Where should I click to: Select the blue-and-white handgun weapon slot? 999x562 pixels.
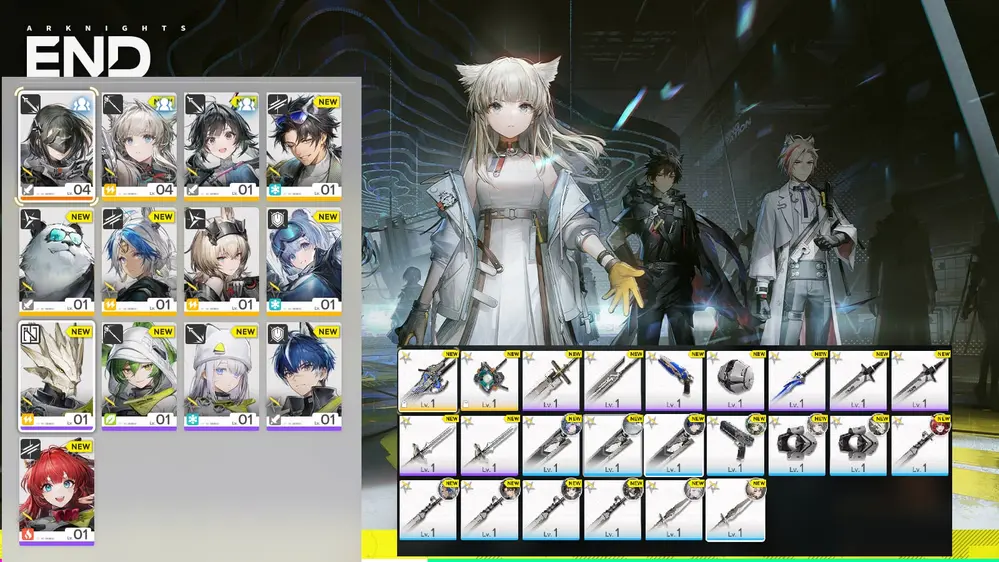click(674, 380)
